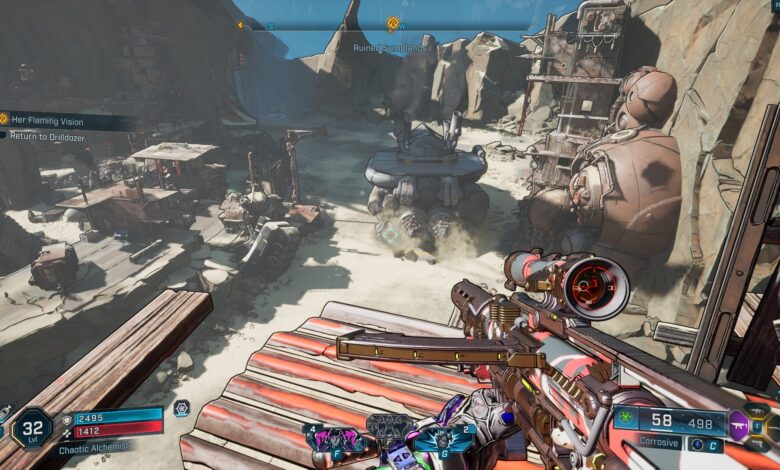This screenshot has height=470, width=780.
Task: Toggle the Corrosive weapon mode label
Action: [659, 442]
